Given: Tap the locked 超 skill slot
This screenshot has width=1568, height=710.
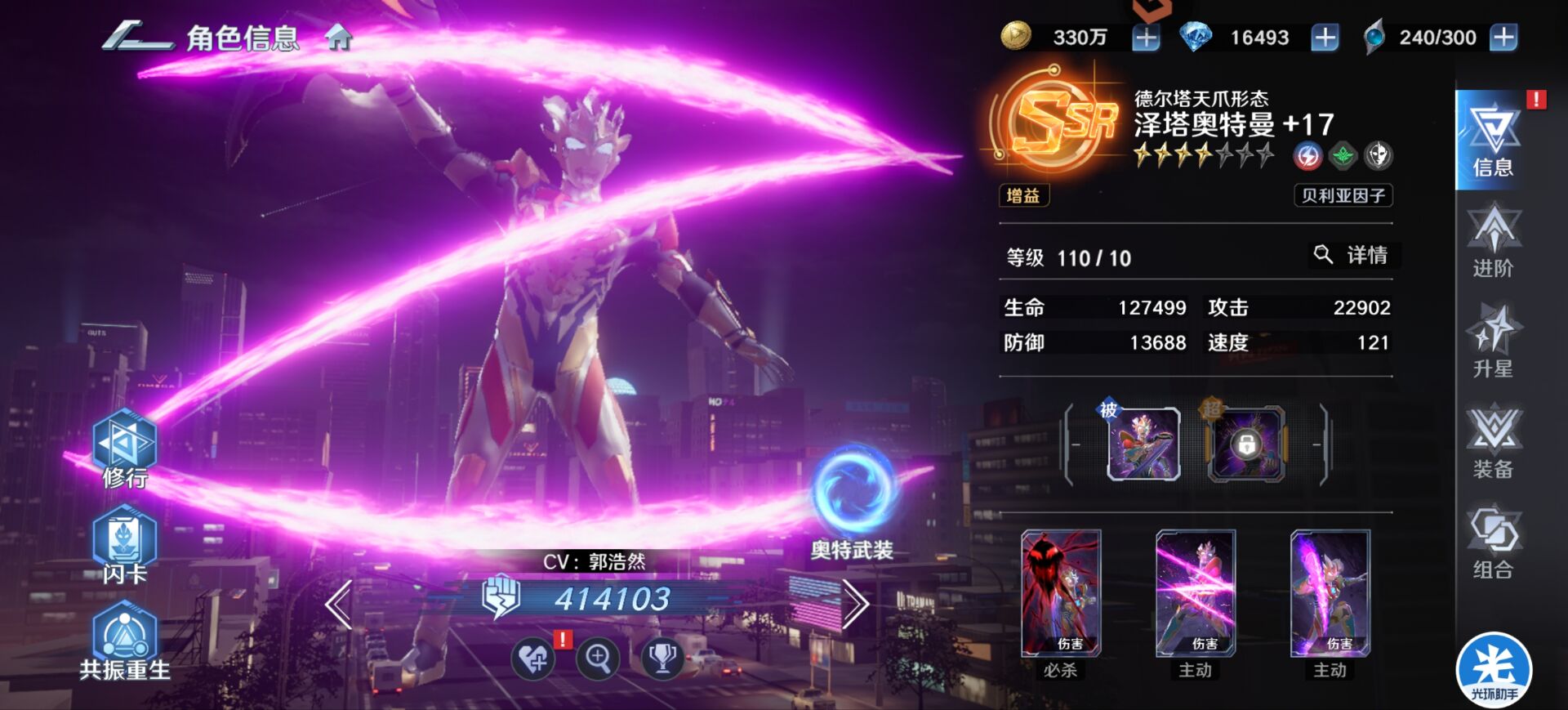Looking at the screenshot, I should tap(1246, 444).
